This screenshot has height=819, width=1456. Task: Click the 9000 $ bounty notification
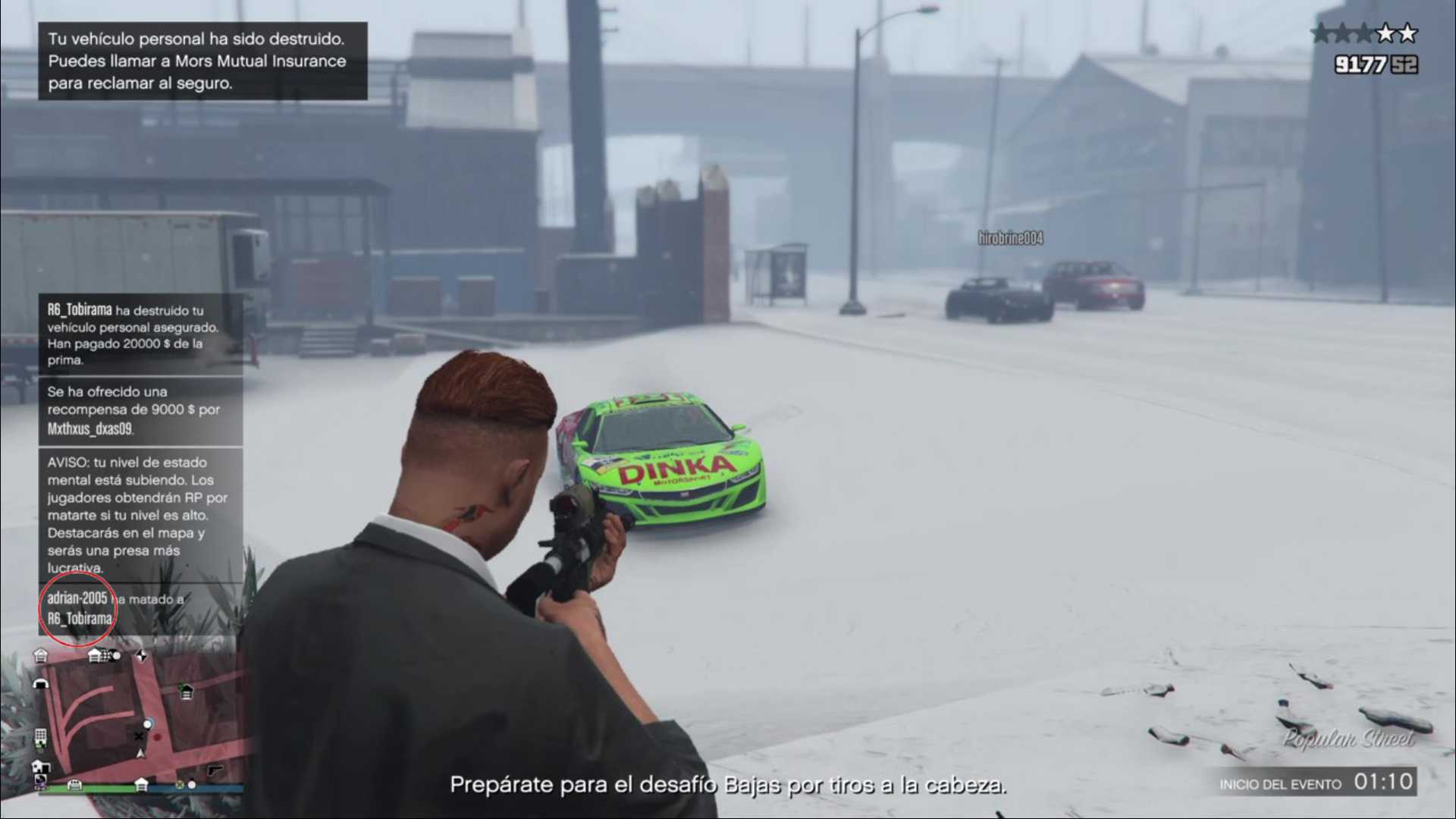[141, 410]
